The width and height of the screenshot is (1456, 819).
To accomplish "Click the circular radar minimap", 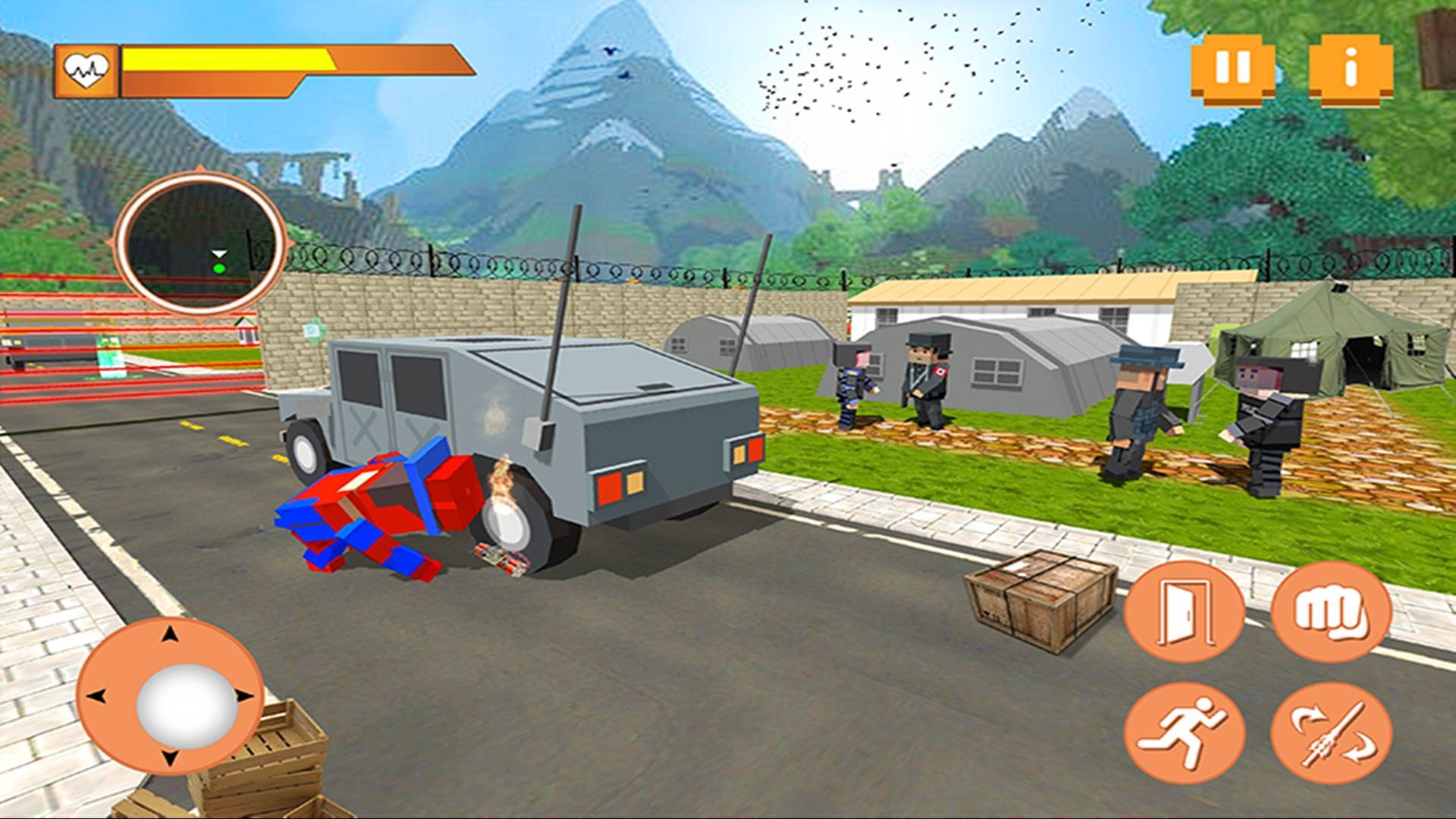I will [x=199, y=243].
